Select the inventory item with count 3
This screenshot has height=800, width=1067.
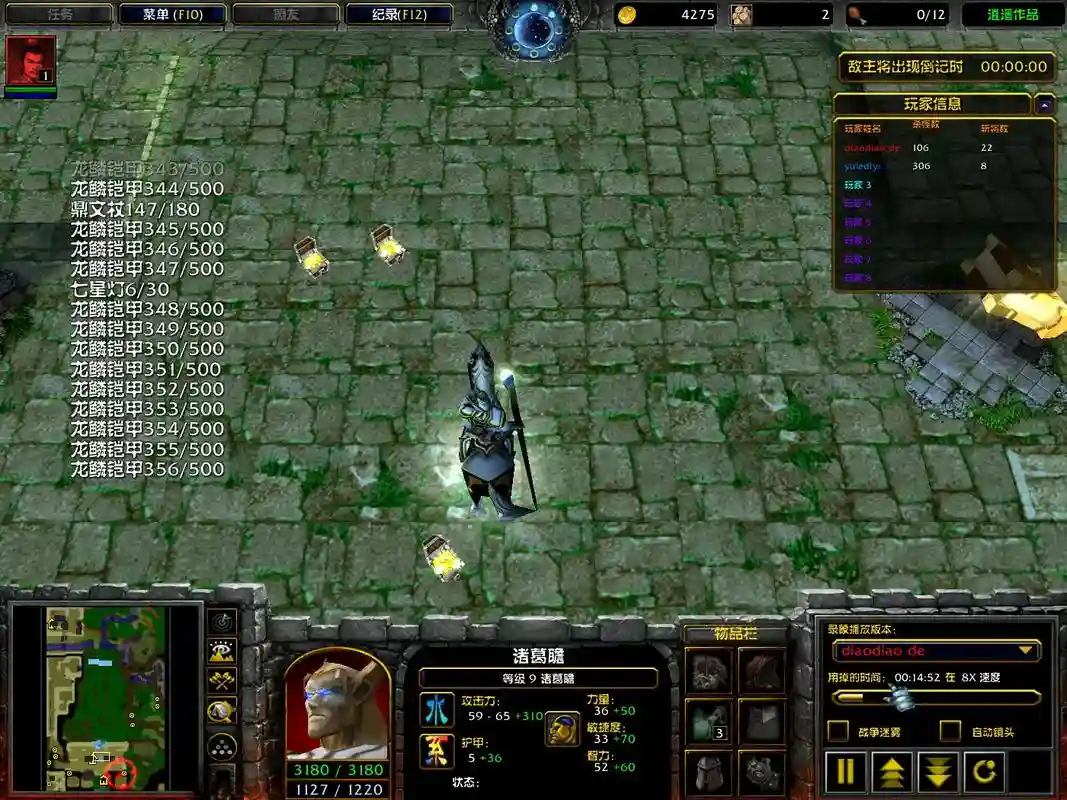pos(707,722)
